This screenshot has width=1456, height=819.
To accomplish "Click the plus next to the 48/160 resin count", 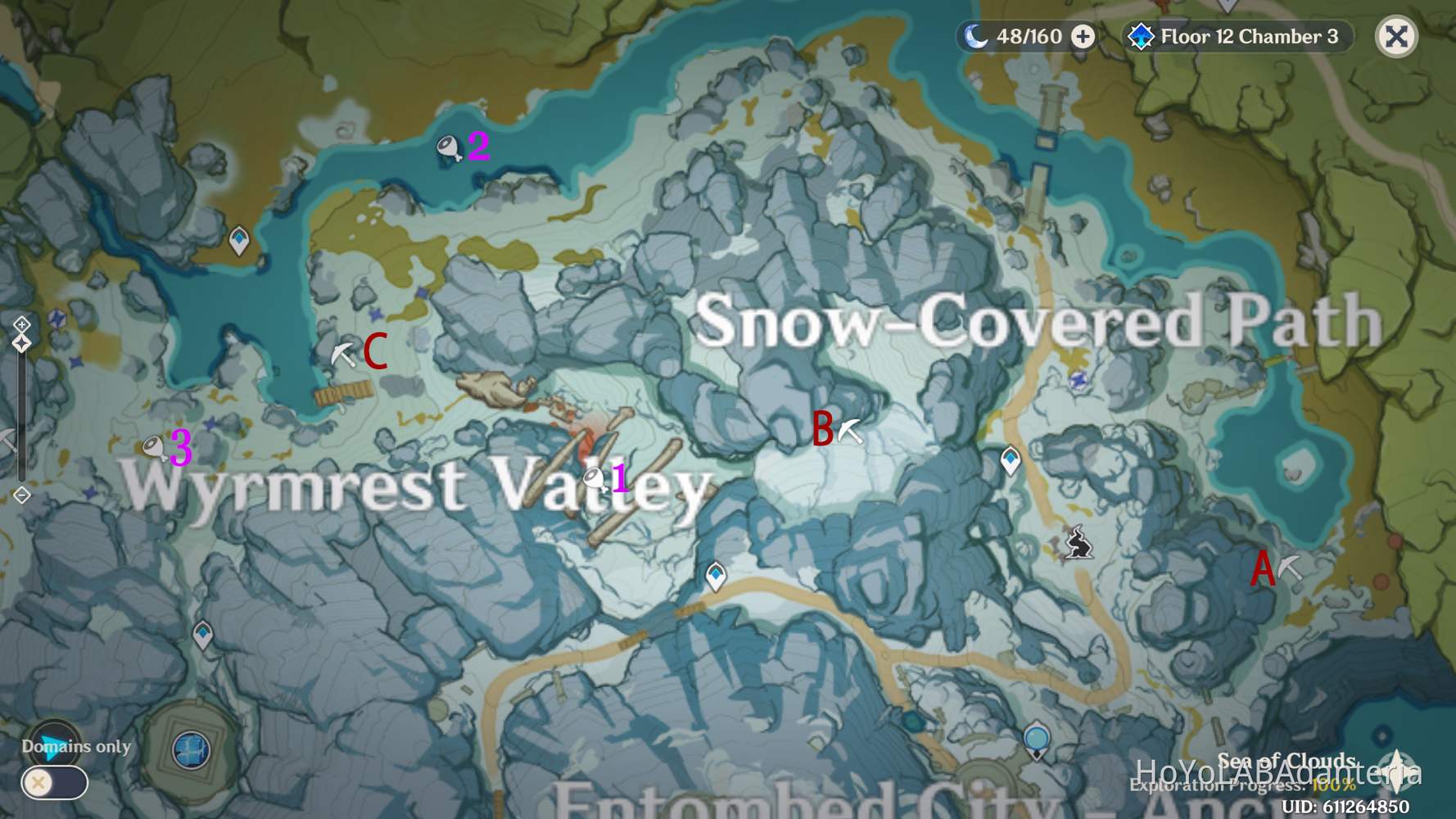I will click(1083, 36).
